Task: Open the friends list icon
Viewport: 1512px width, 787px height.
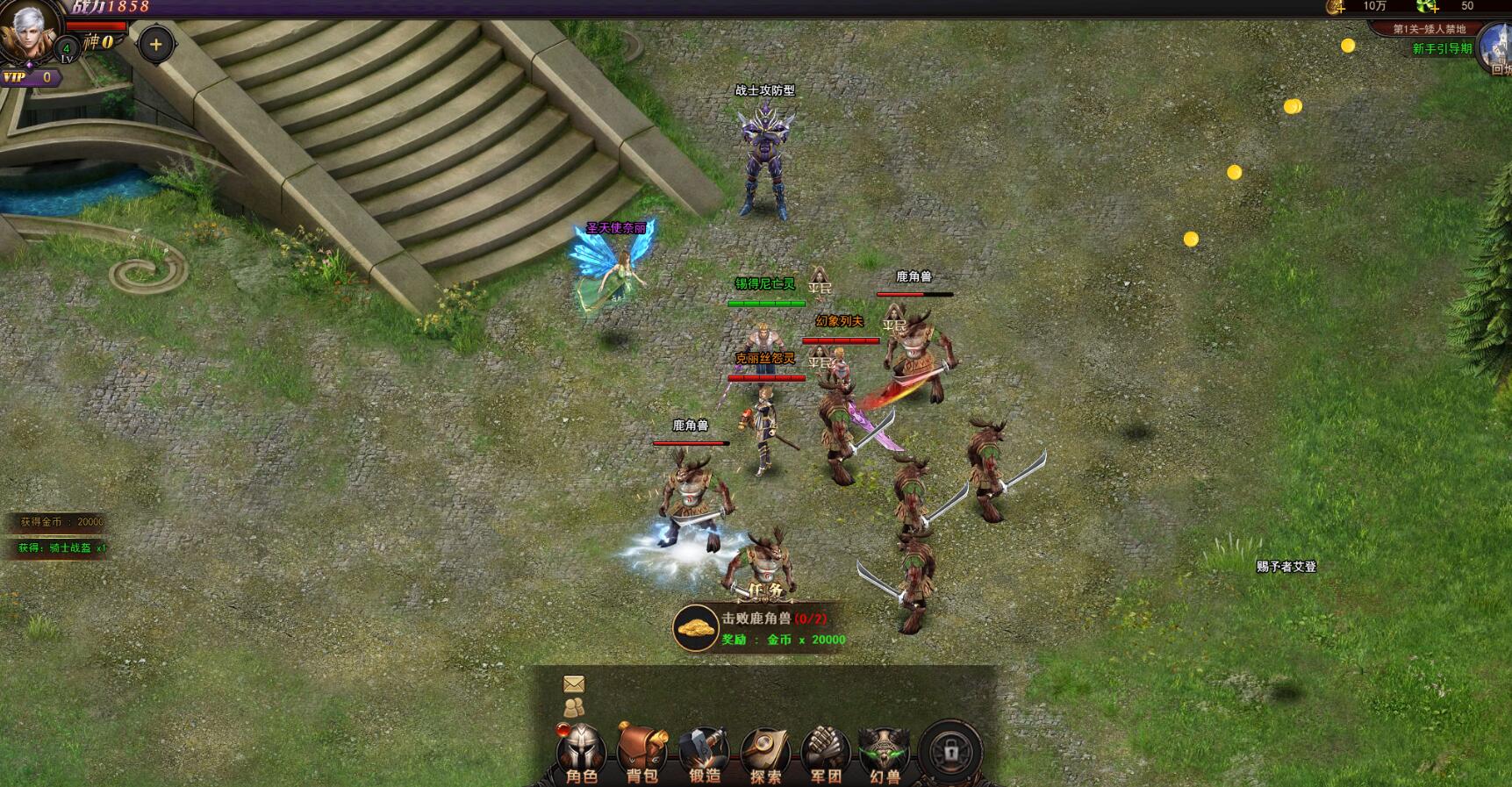Action: click(574, 706)
